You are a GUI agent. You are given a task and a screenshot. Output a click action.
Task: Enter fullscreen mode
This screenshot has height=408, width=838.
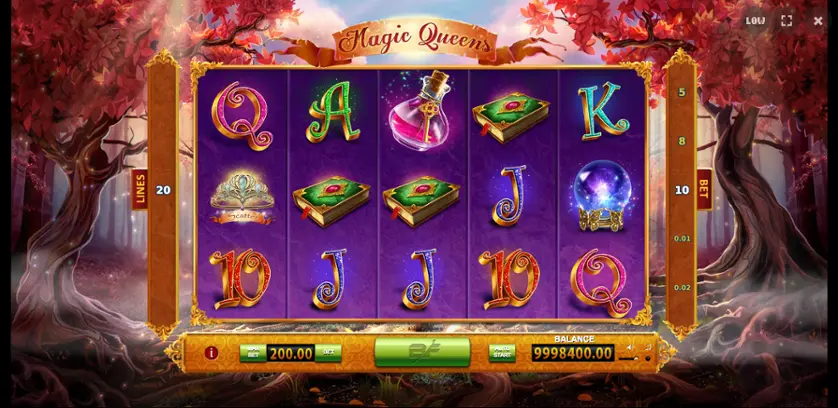[787, 20]
